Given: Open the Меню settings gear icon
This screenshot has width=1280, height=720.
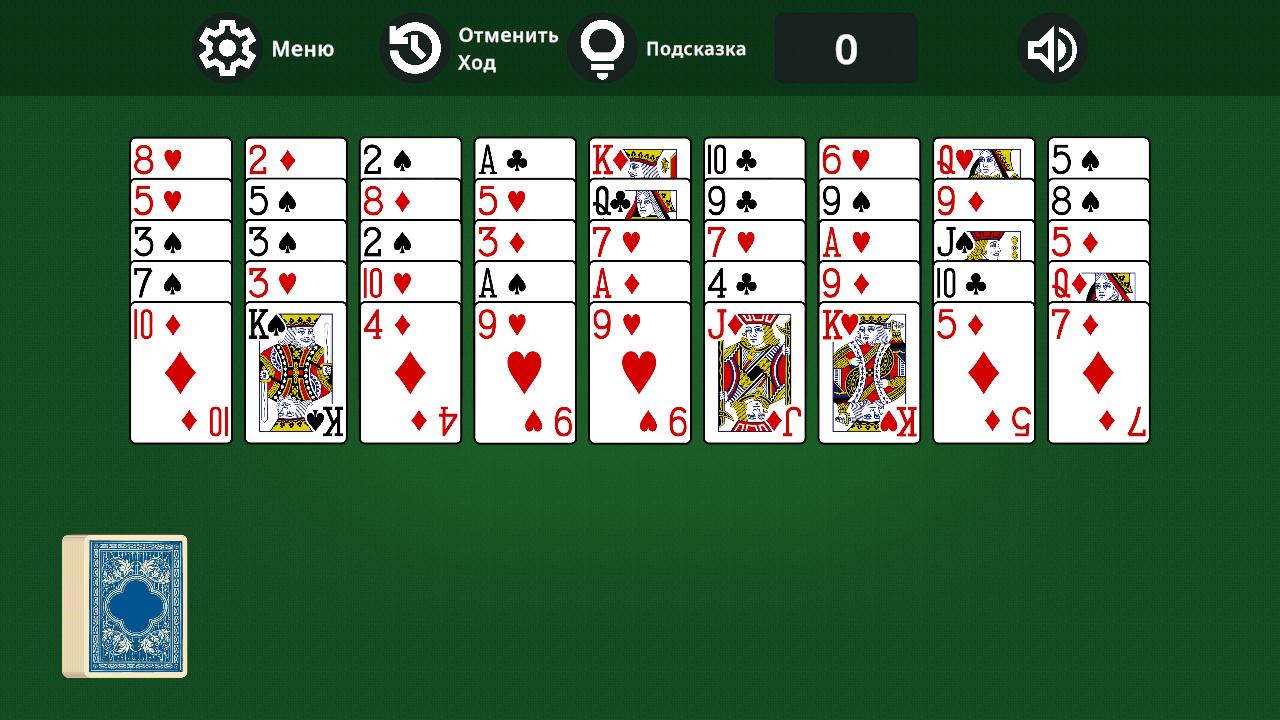Looking at the screenshot, I should click(226, 47).
